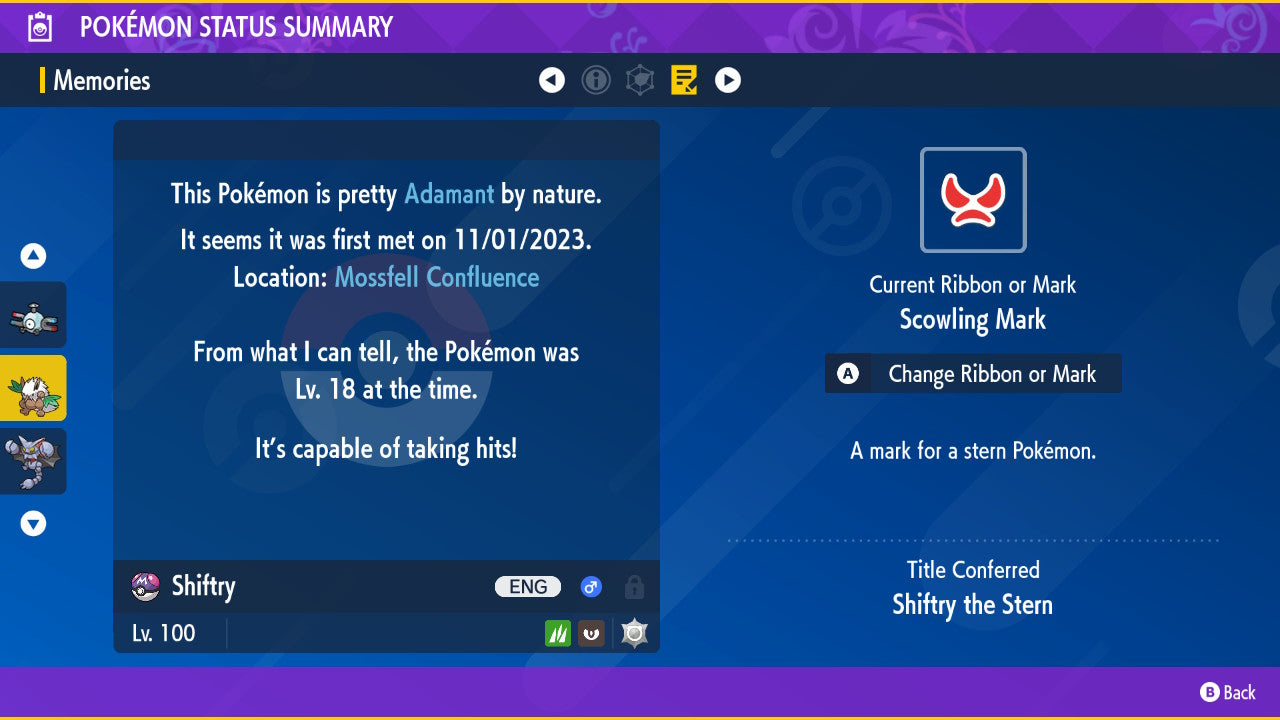Click the silver star emblem on Shiftry's card
The width and height of the screenshot is (1280, 720).
[x=633, y=632]
